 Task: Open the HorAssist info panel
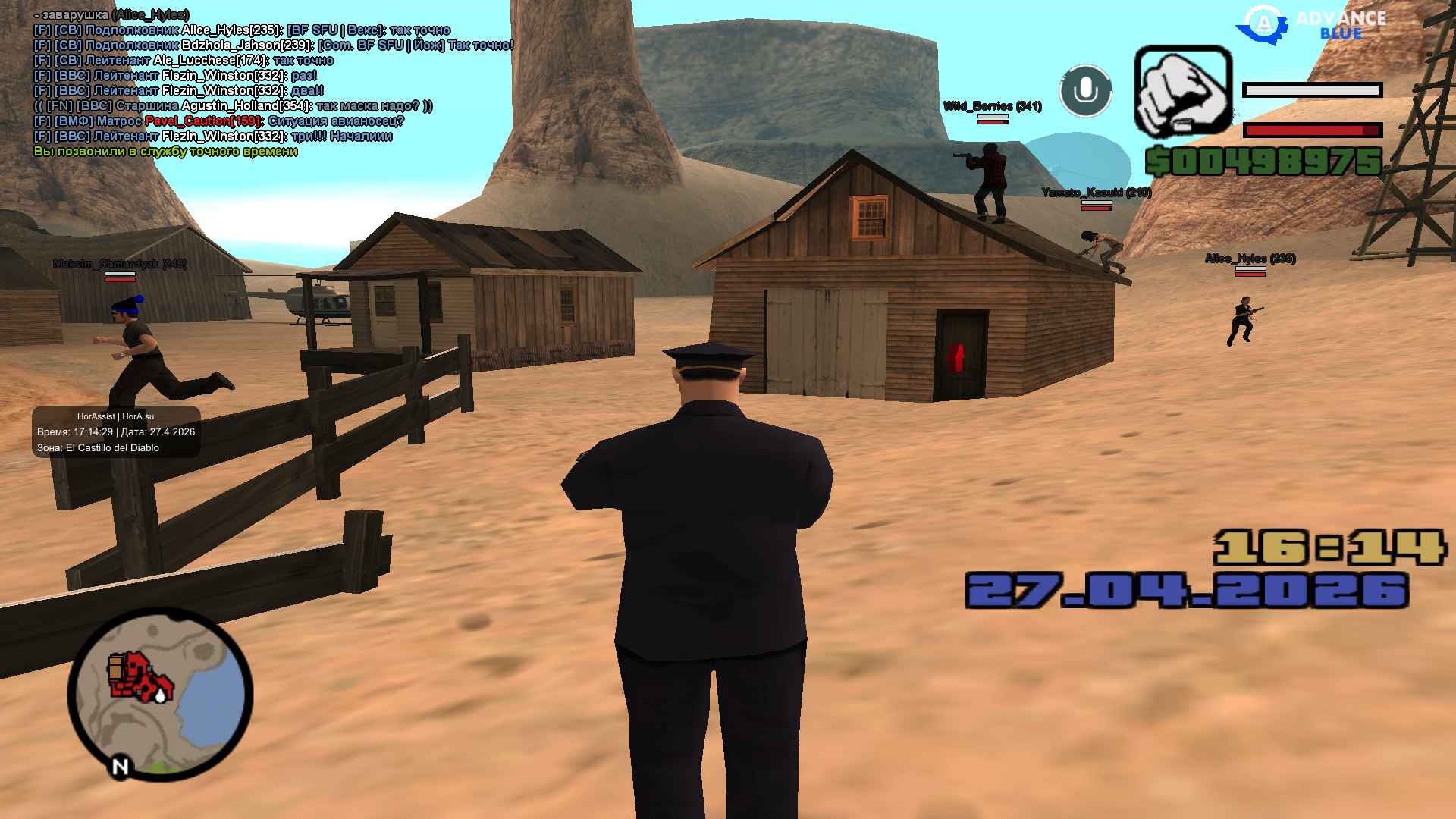pos(116,432)
